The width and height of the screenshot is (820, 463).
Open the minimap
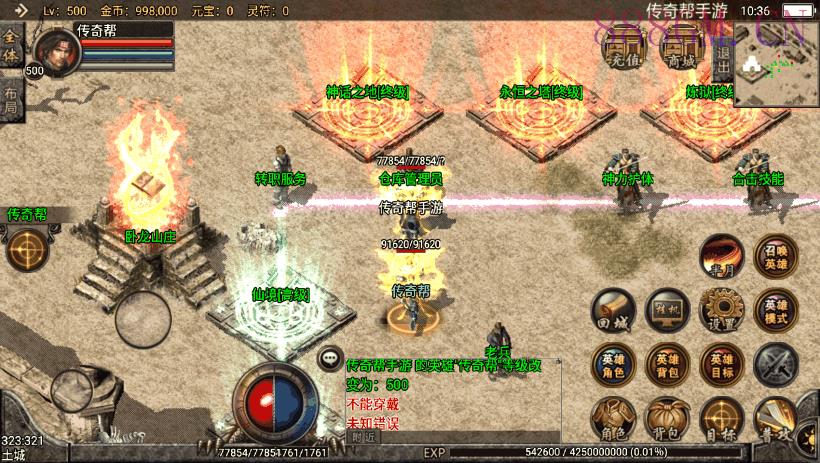[776, 63]
